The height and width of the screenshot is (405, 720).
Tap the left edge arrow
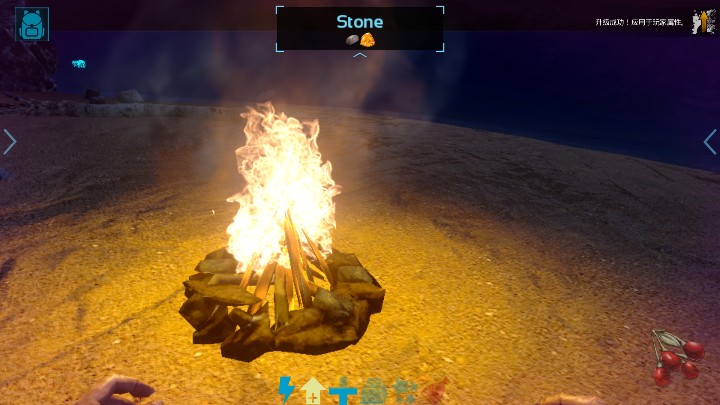point(10,142)
